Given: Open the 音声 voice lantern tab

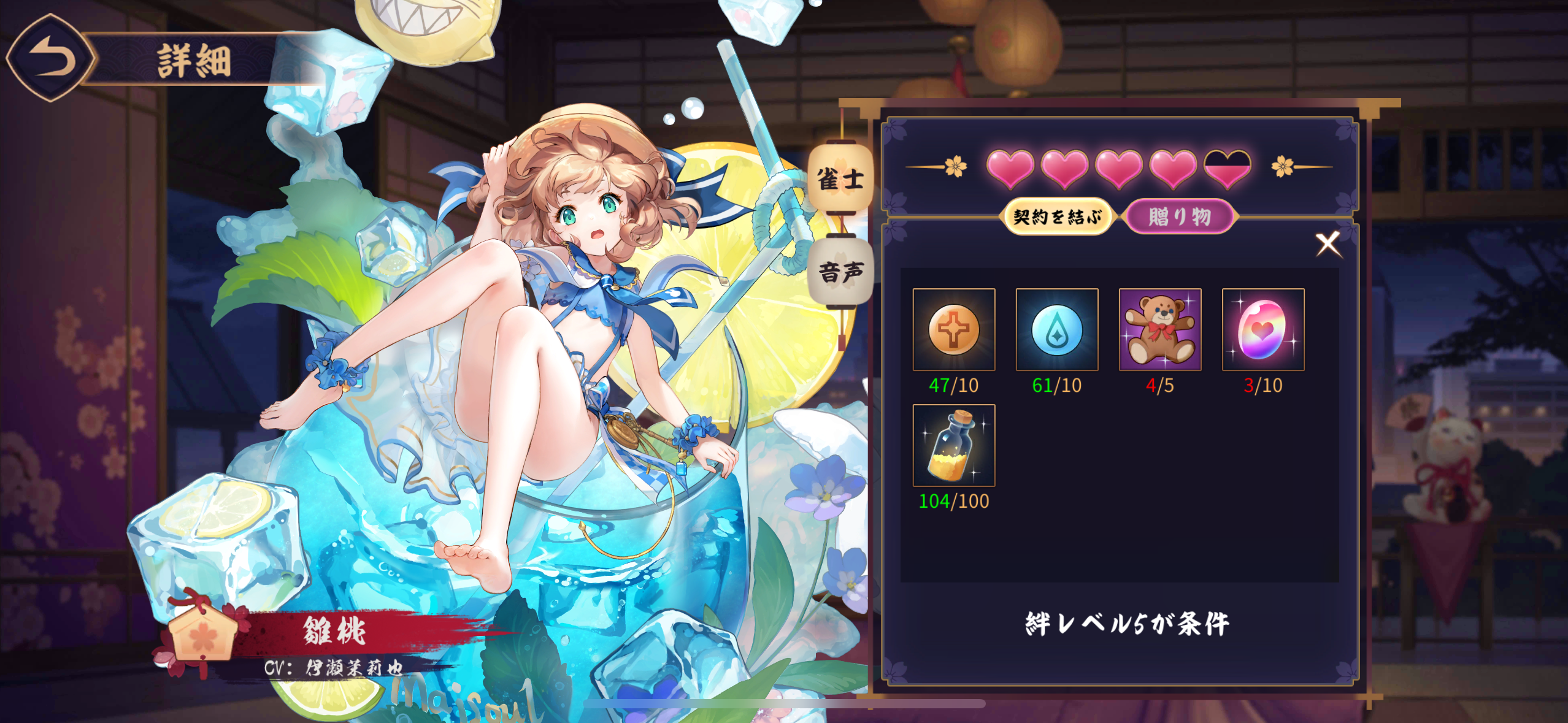Looking at the screenshot, I should pos(840,272).
